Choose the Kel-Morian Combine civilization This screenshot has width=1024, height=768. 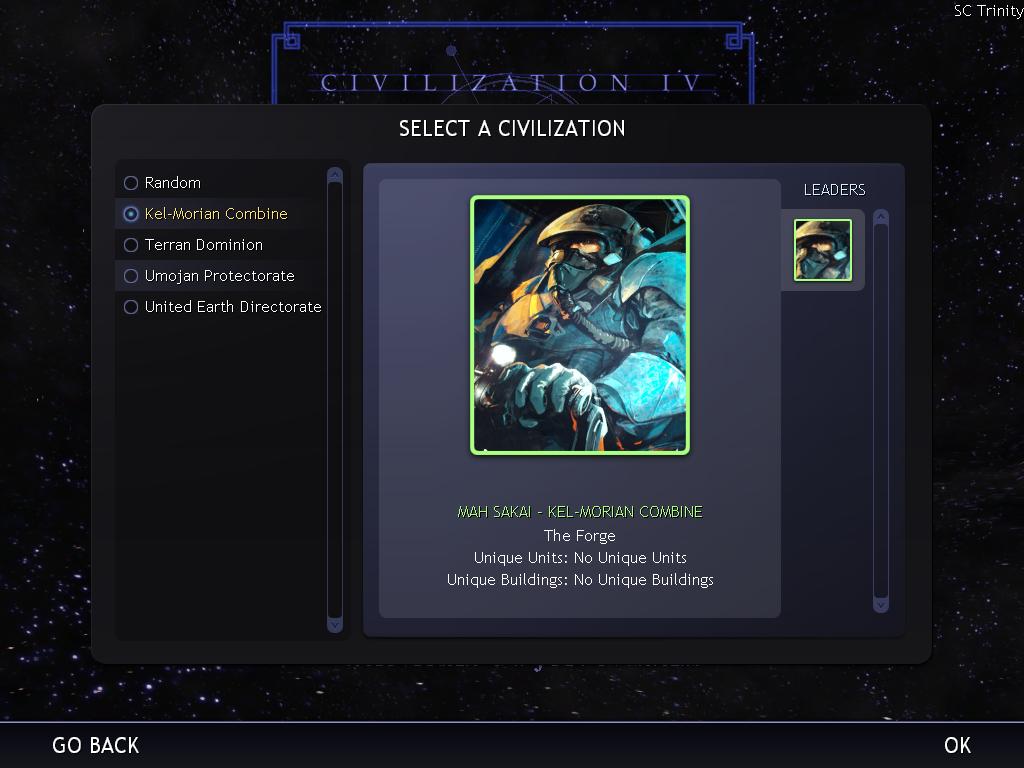pyautogui.click(x=215, y=214)
